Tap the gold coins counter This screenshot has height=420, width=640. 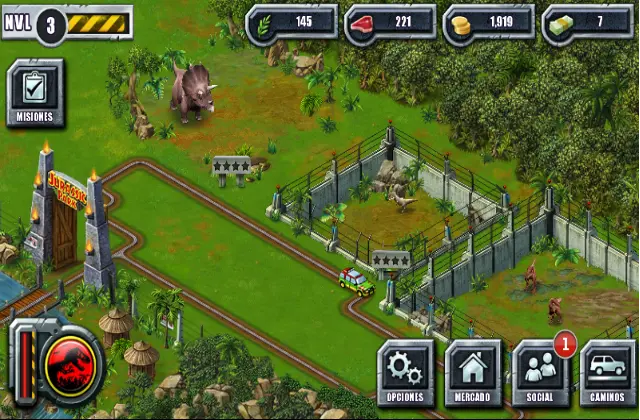click(x=488, y=23)
